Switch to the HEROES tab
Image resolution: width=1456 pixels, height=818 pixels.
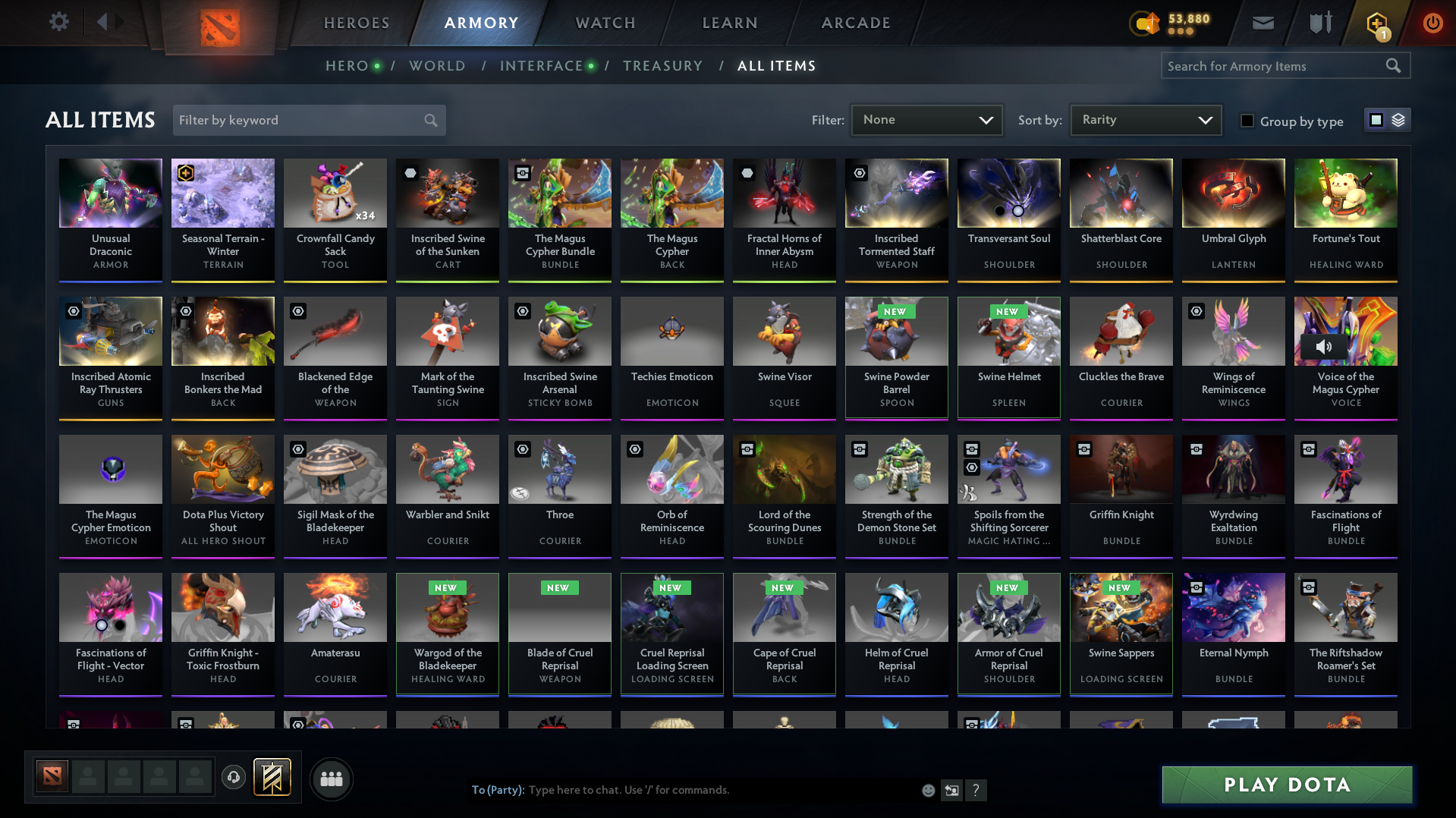click(356, 23)
